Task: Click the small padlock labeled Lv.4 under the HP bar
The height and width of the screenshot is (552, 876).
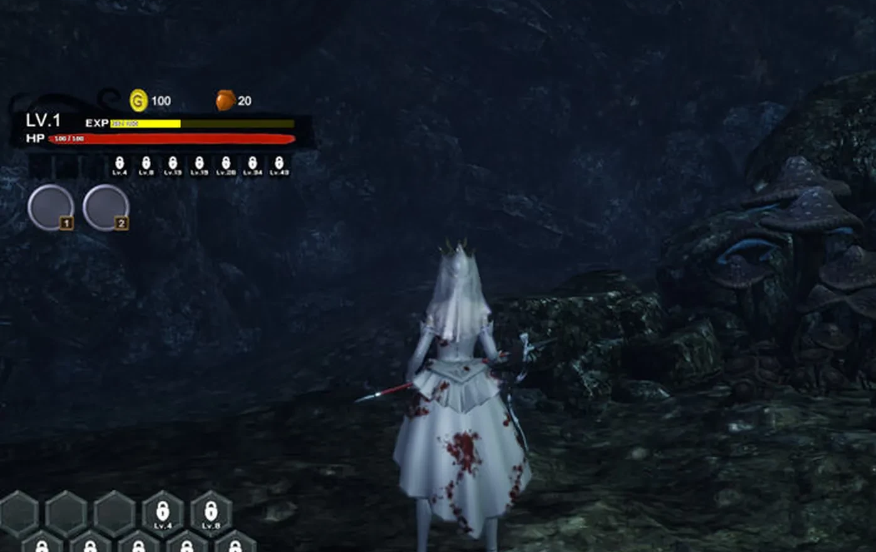Action: click(119, 164)
